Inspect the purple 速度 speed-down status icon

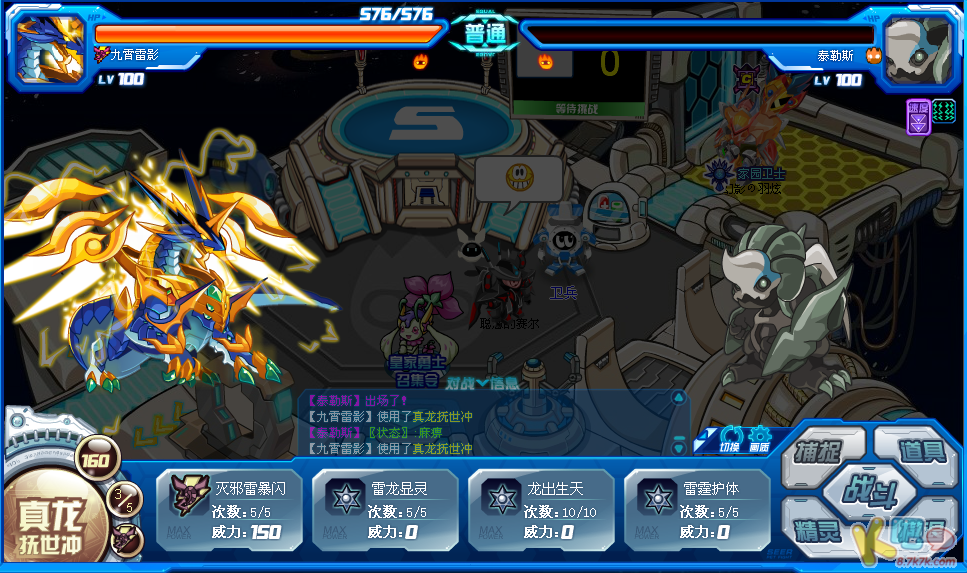[x=918, y=115]
